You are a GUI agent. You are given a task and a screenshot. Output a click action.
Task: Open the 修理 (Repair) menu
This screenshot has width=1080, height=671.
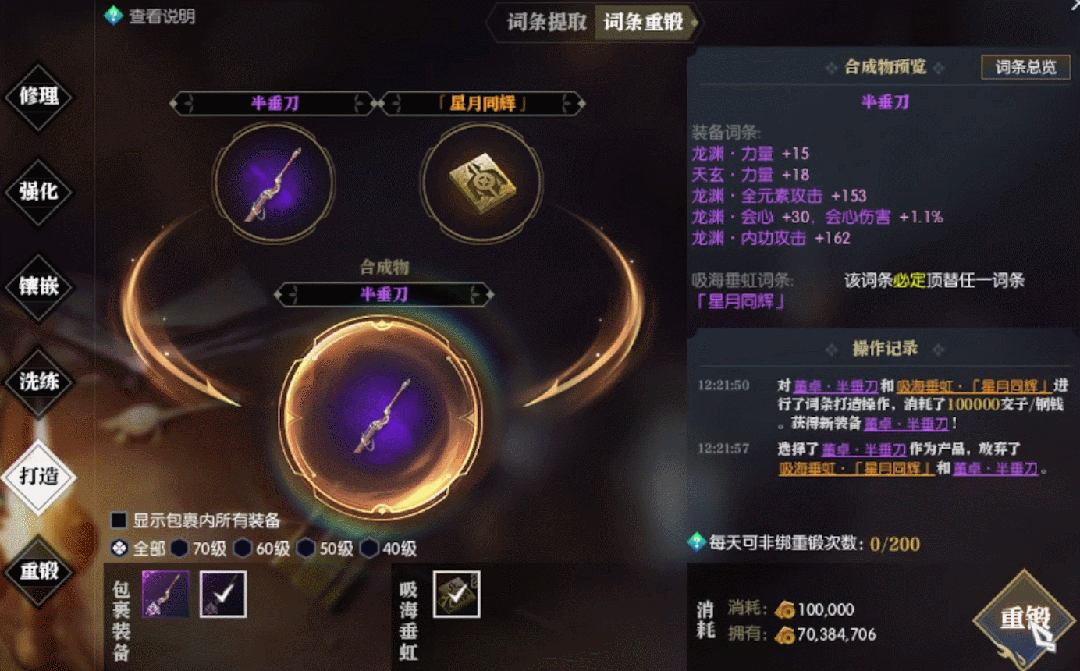[40, 96]
